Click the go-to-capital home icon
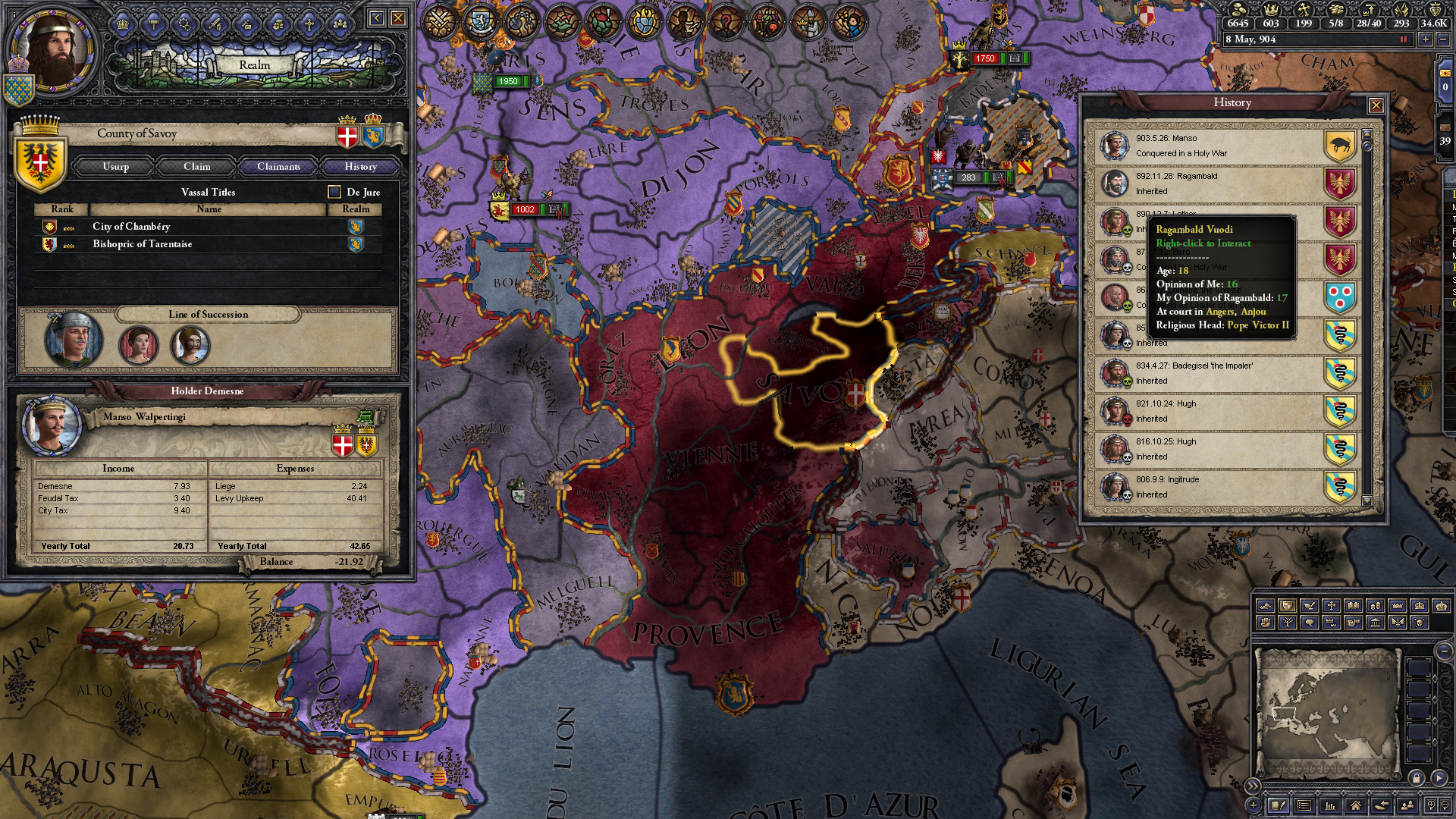This screenshot has height=819, width=1456. pos(1357,805)
